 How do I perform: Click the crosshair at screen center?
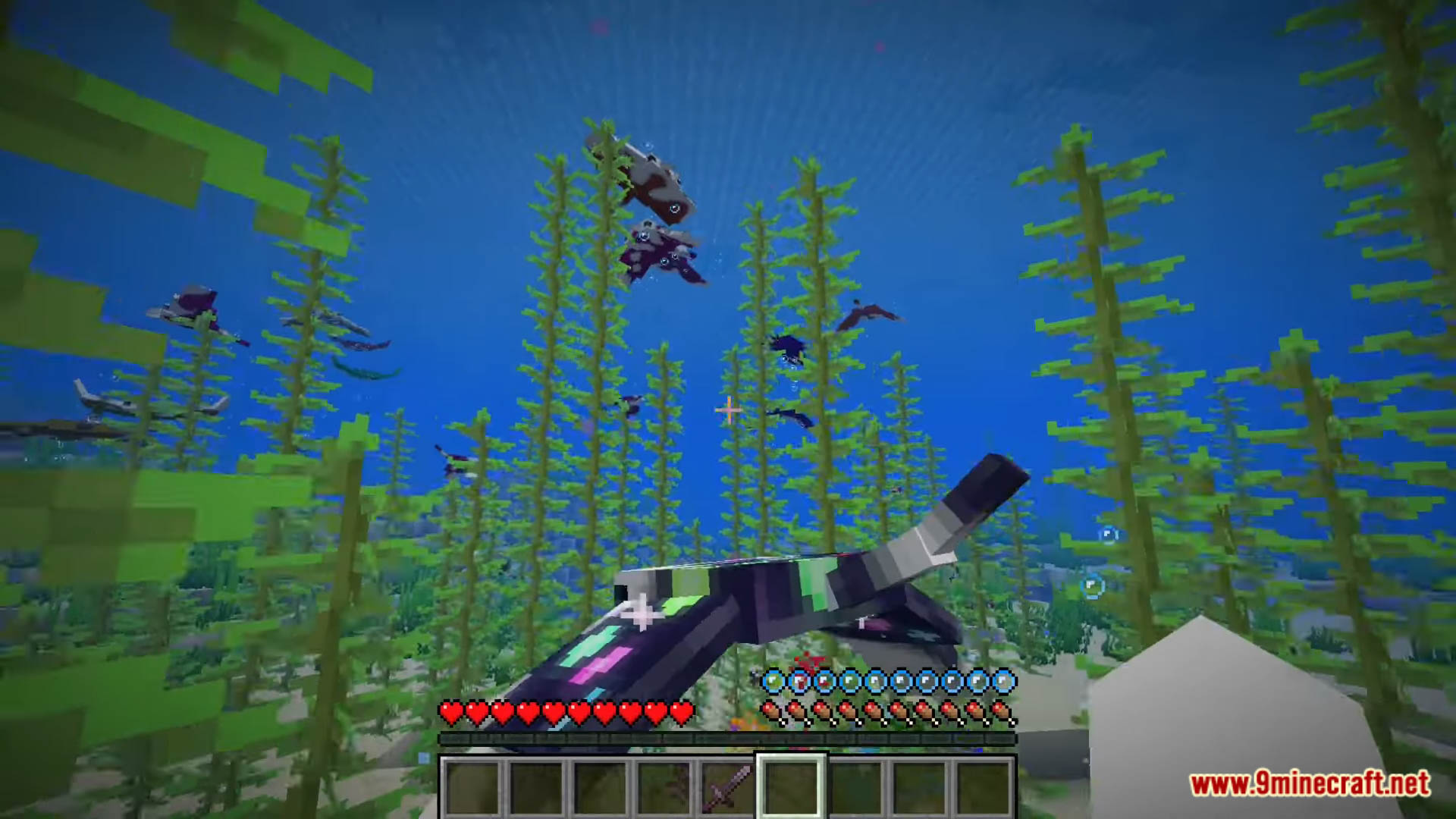[x=726, y=409]
